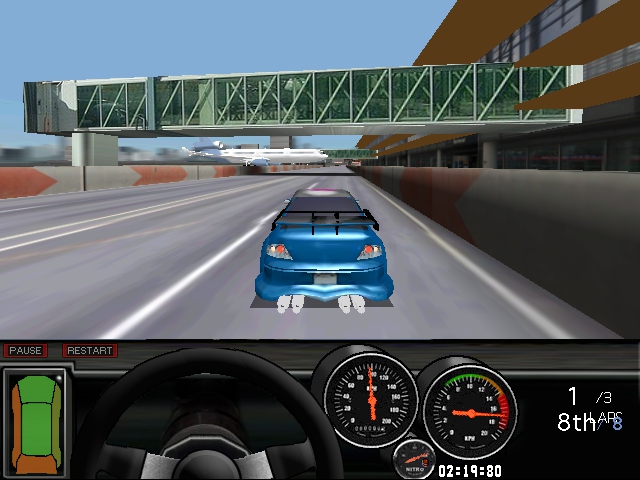Restart the race using the RESTART button
This screenshot has height=480, width=640.
(90, 351)
